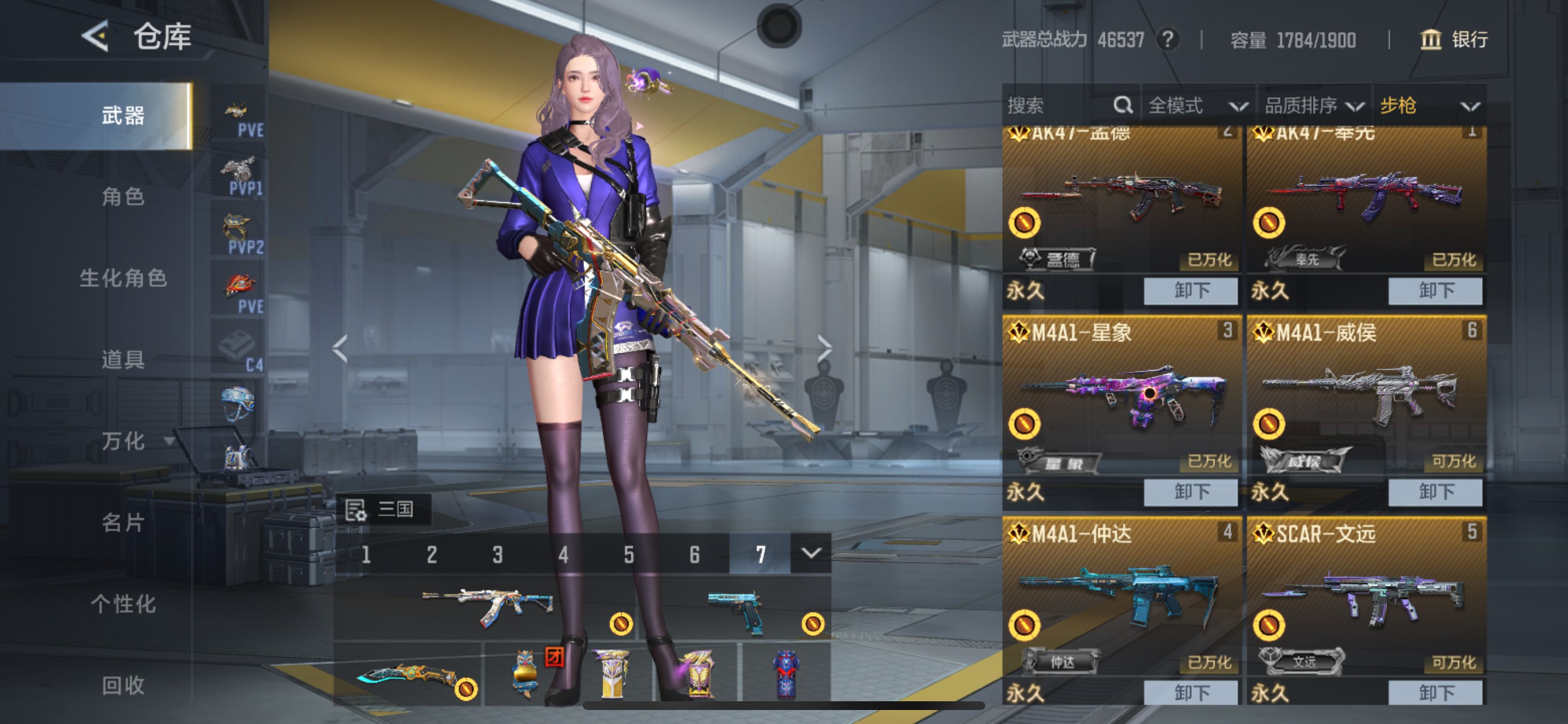Image resolution: width=1568 pixels, height=724 pixels.
Task: Show weapon power help question mark
Action: (x=1167, y=40)
